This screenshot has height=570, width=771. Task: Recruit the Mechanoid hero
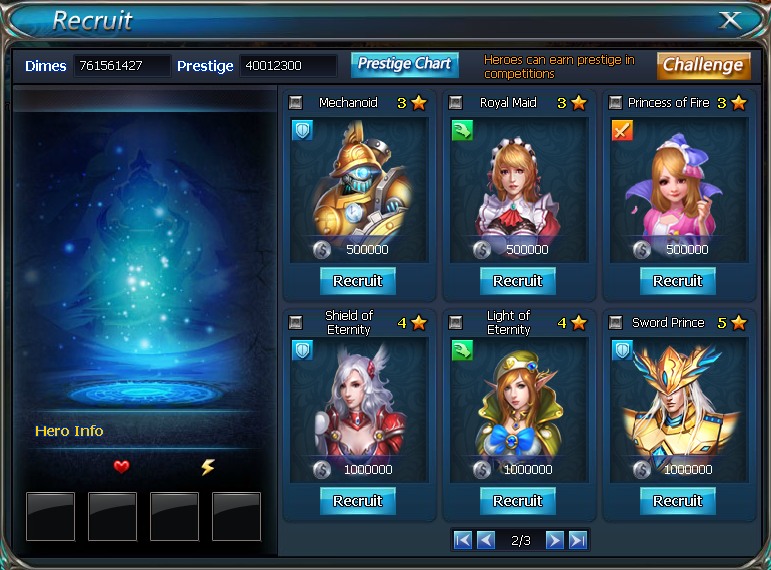coord(357,281)
